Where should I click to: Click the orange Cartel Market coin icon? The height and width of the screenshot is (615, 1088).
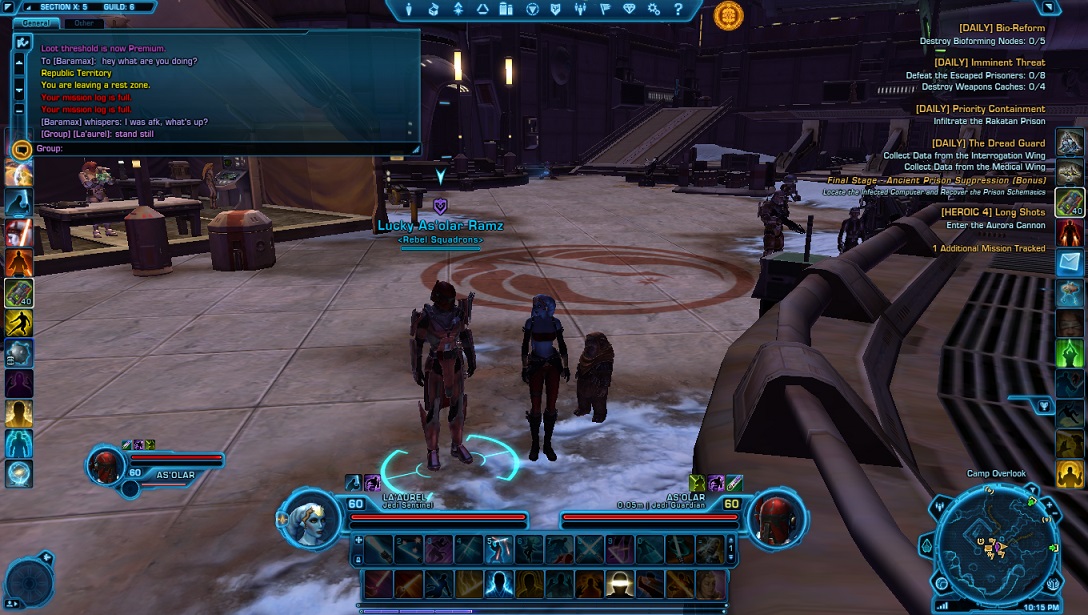point(729,14)
